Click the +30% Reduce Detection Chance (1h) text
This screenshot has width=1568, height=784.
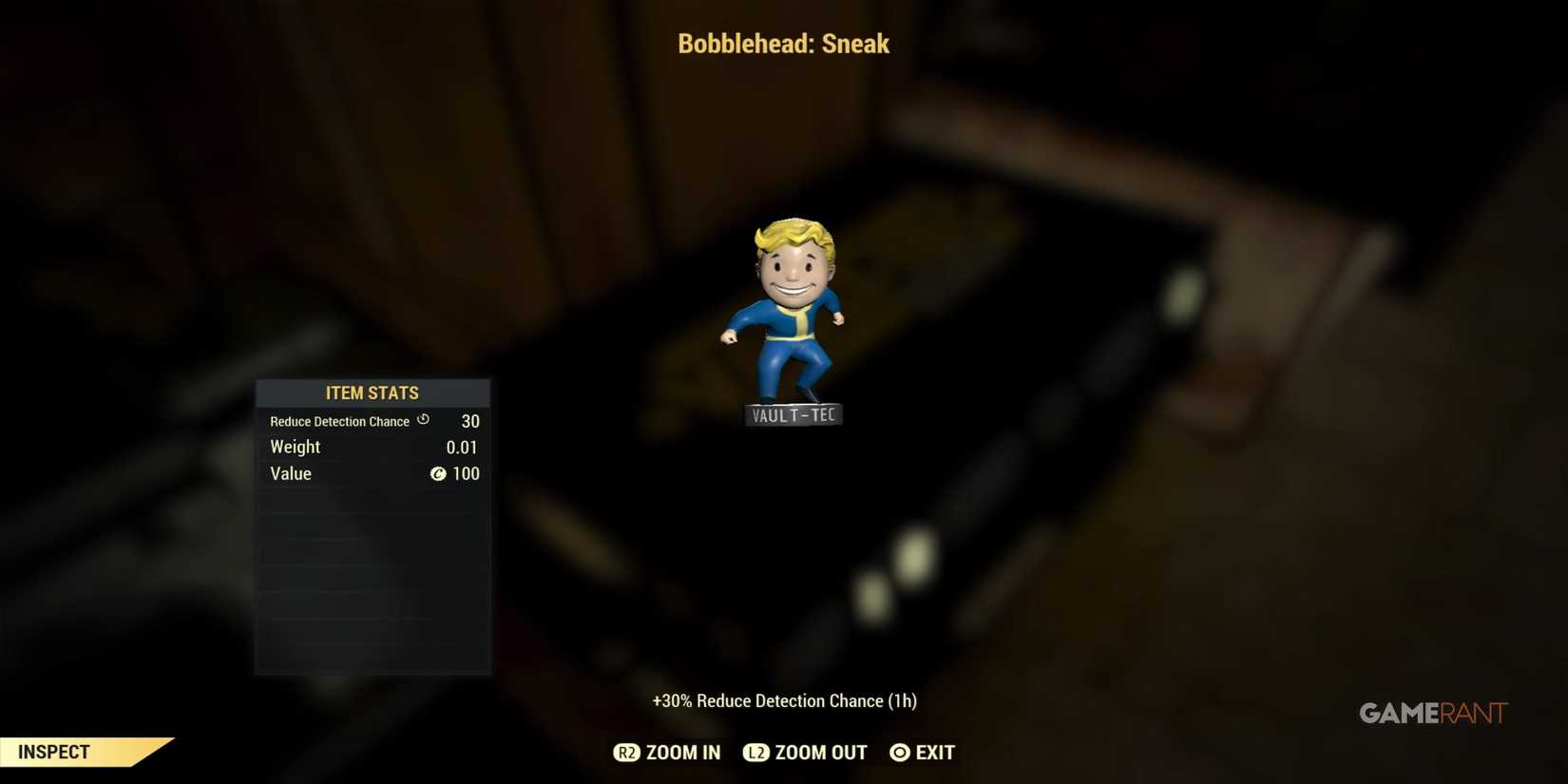(783, 700)
